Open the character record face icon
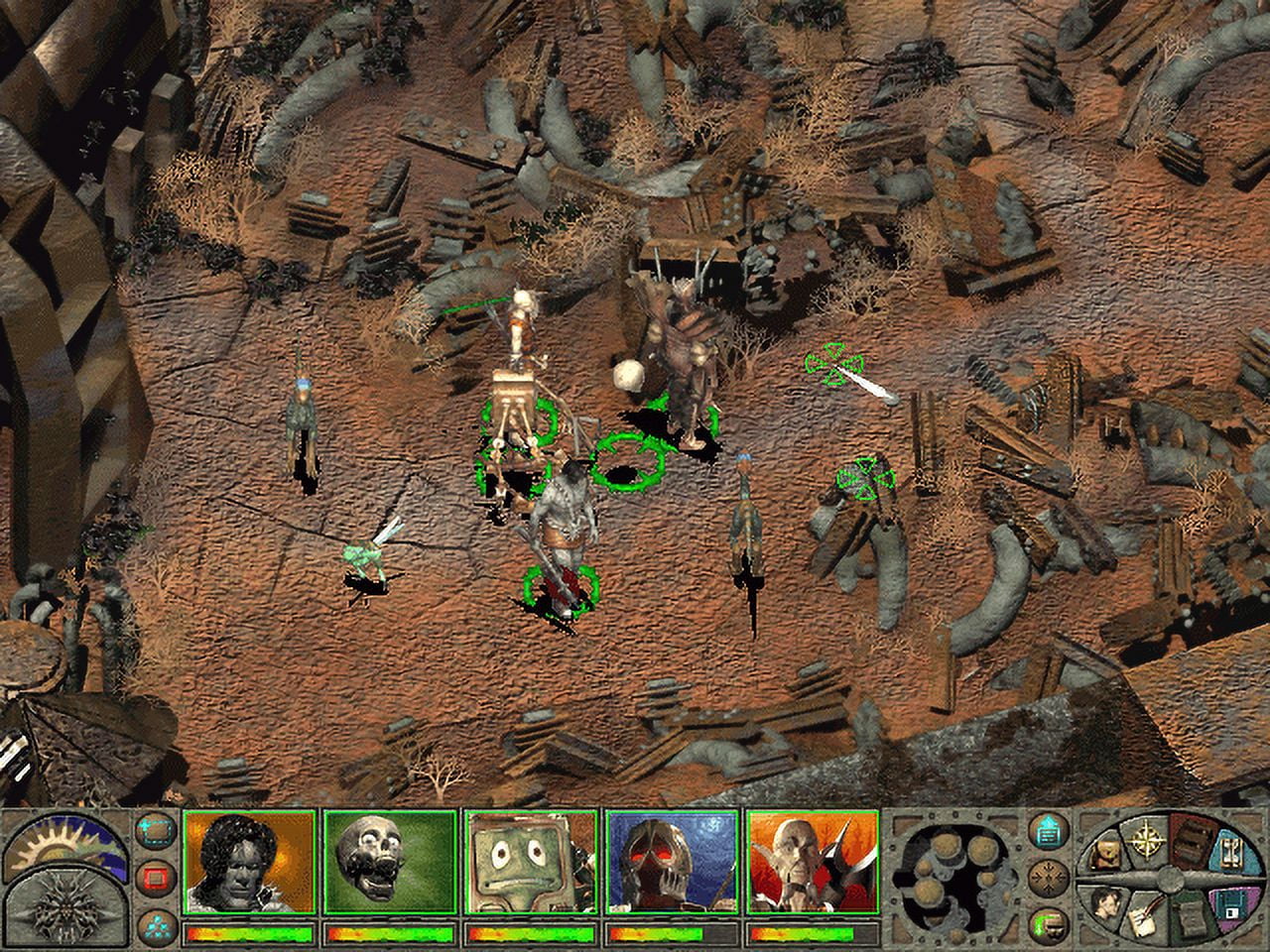This screenshot has height=952, width=1270. tap(1105, 900)
